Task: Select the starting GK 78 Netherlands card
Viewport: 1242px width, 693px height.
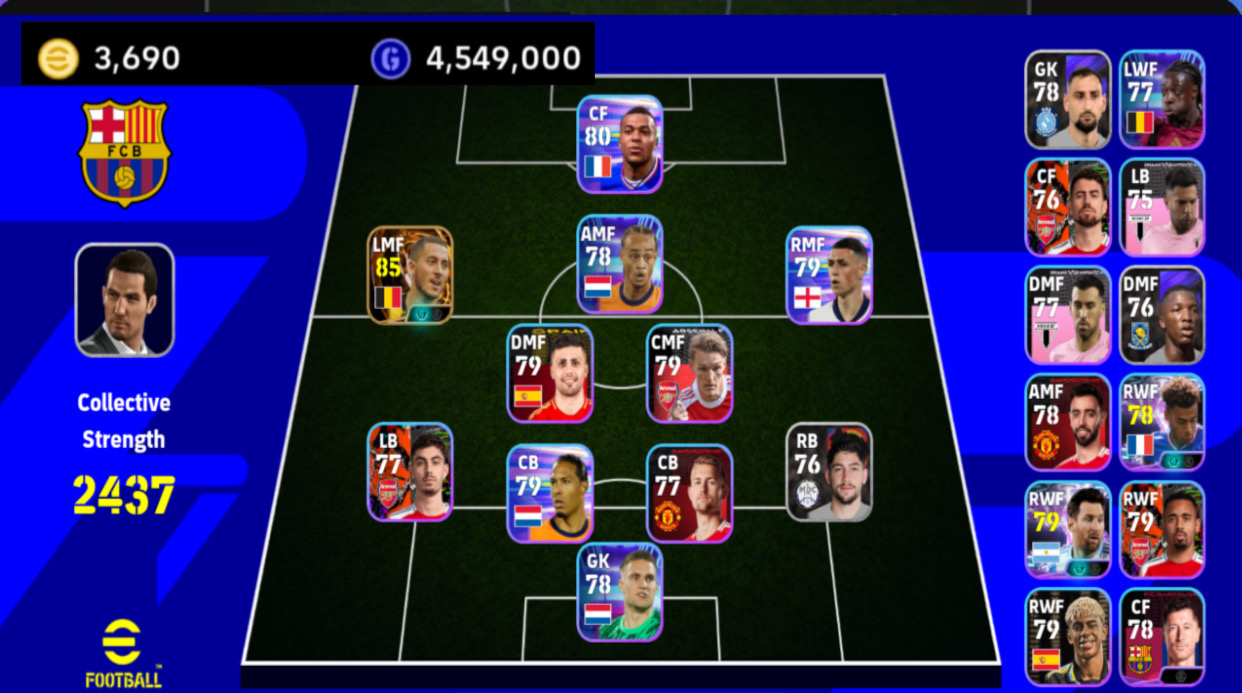Action: coord(620,591)
